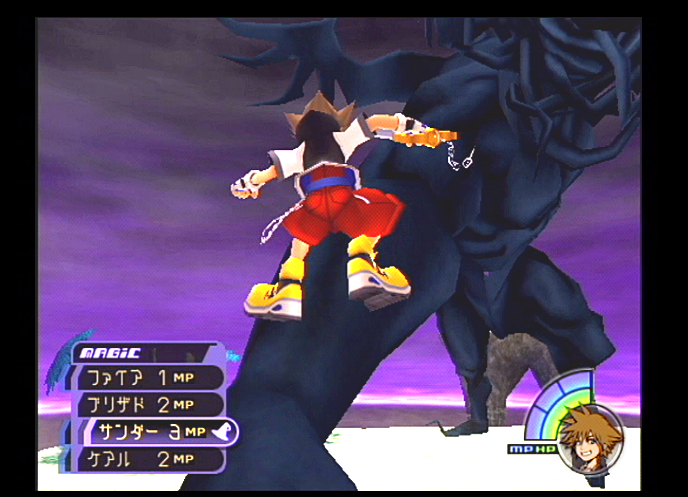Click Sora's portrait in the HUD

coord(589,438)
